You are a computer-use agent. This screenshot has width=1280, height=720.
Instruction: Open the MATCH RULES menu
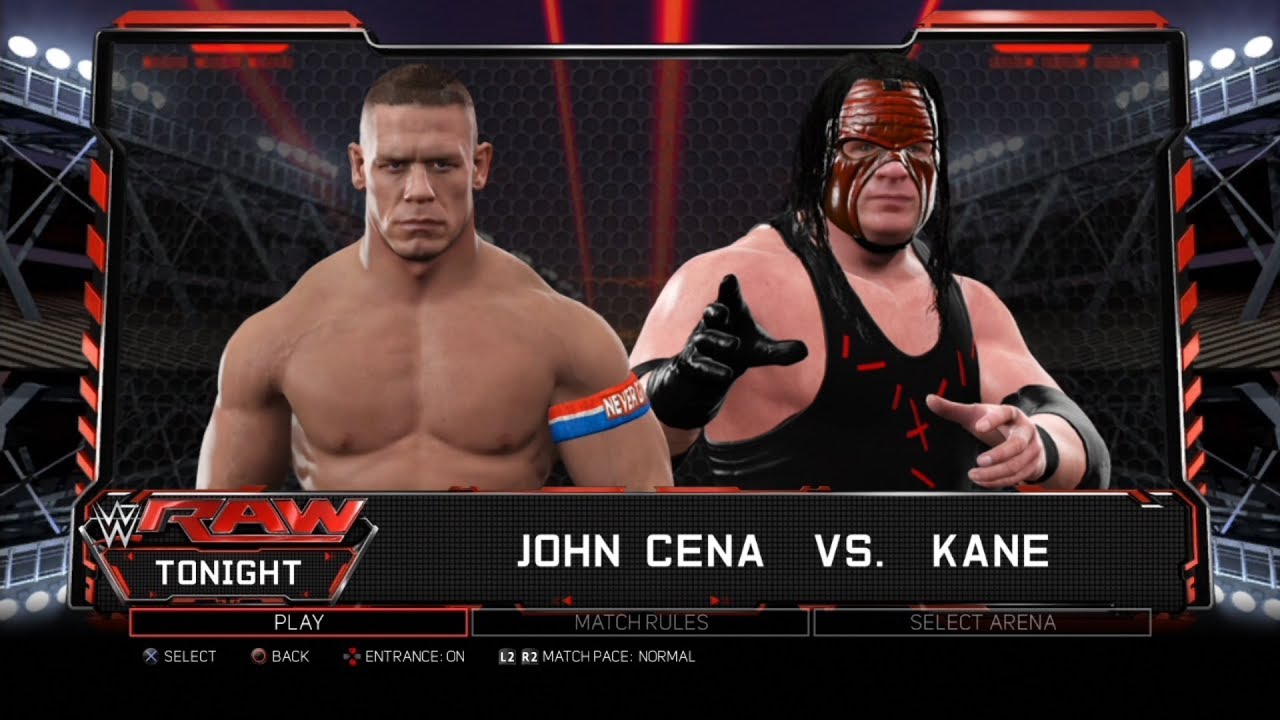coord(640,622)
